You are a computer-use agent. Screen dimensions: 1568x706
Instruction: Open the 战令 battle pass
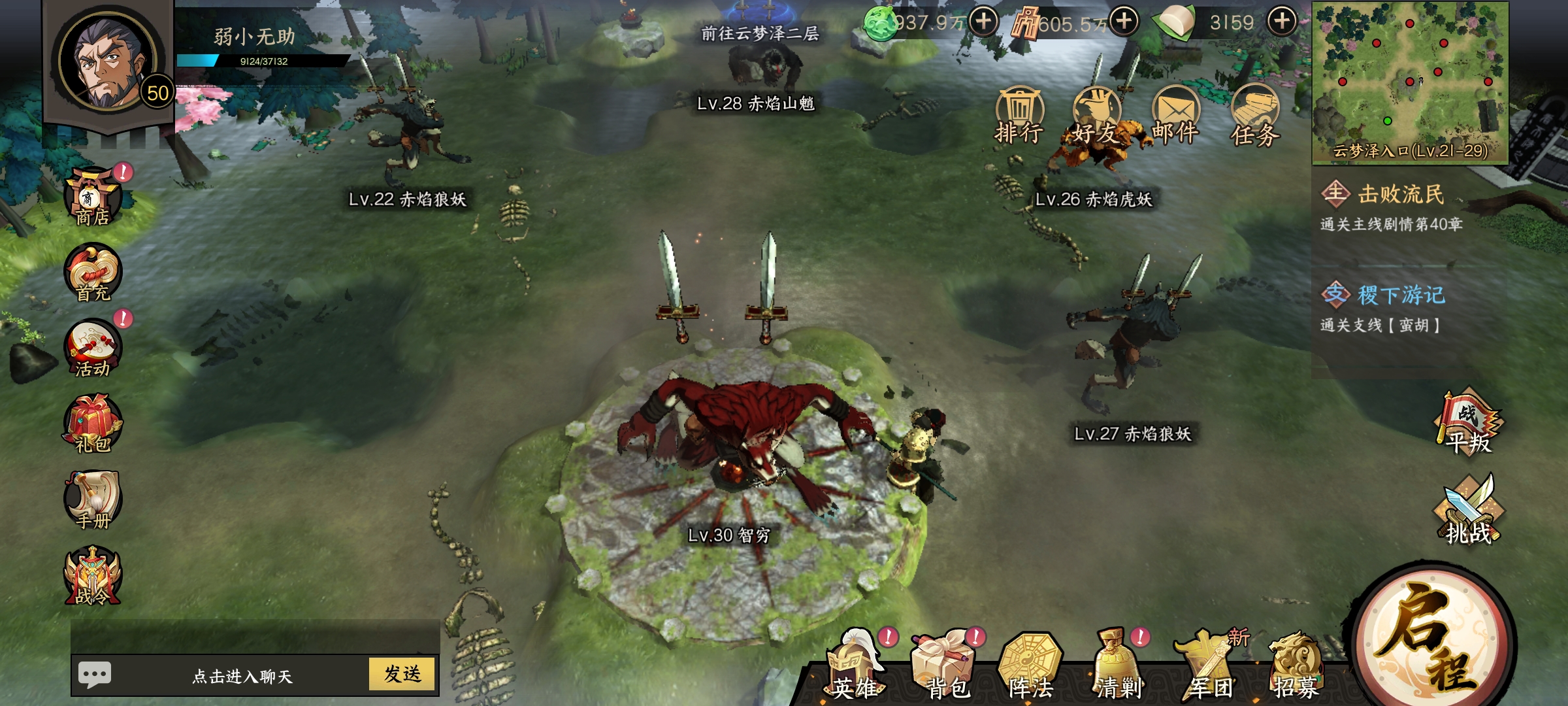pos(93,577)
